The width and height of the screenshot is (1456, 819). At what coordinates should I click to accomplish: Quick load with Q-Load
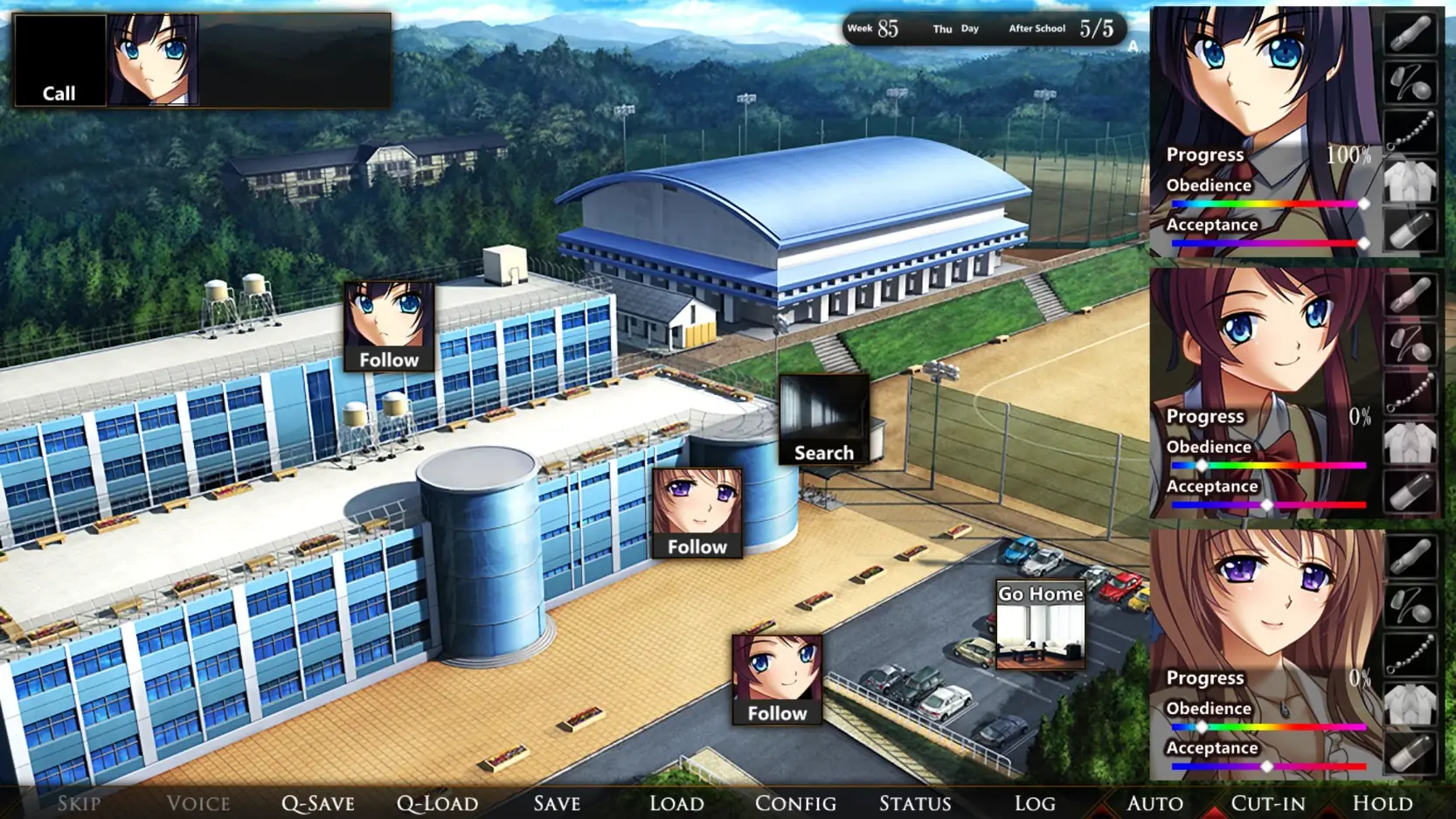coord(437,803)
